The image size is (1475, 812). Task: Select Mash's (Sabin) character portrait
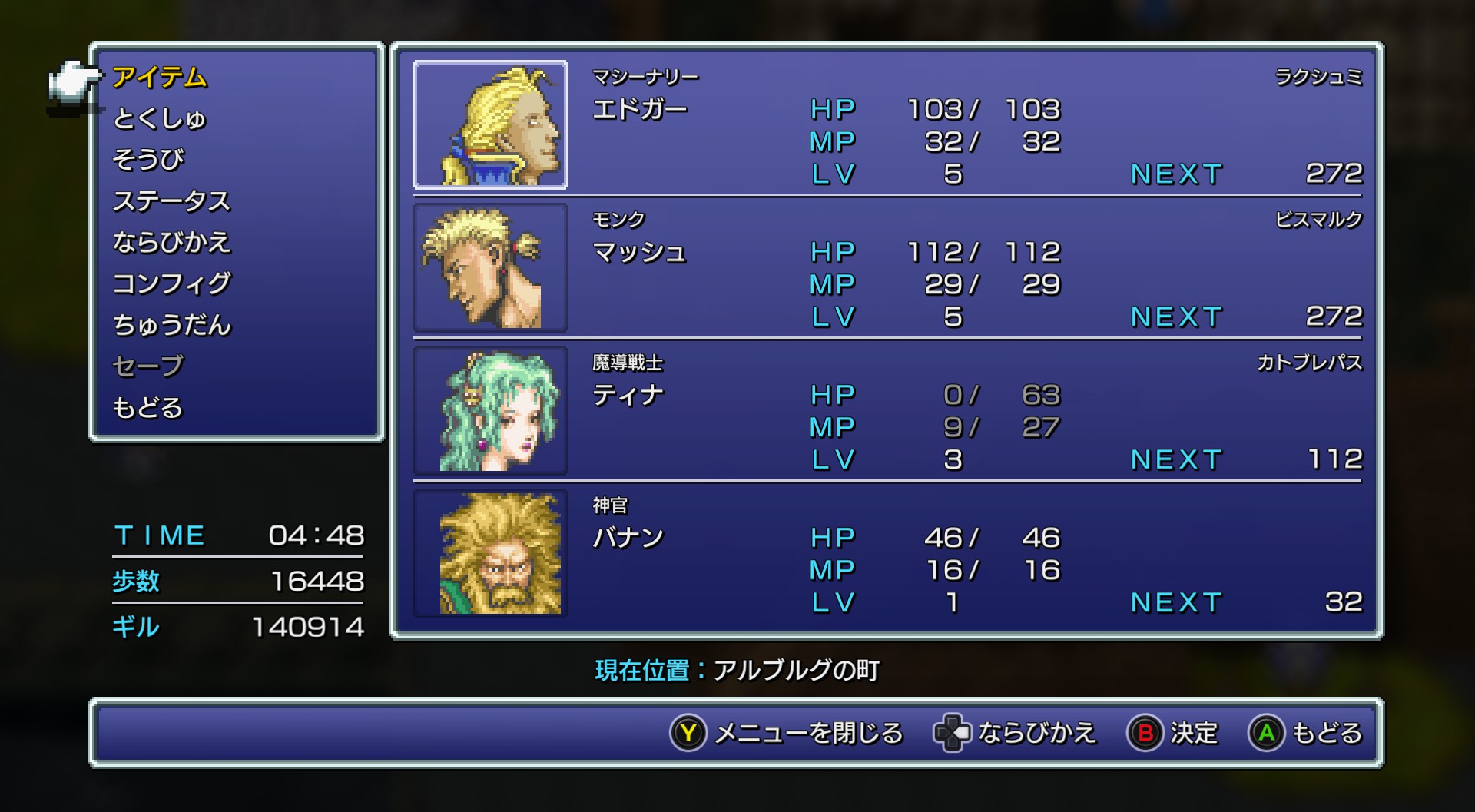point(490,267)
